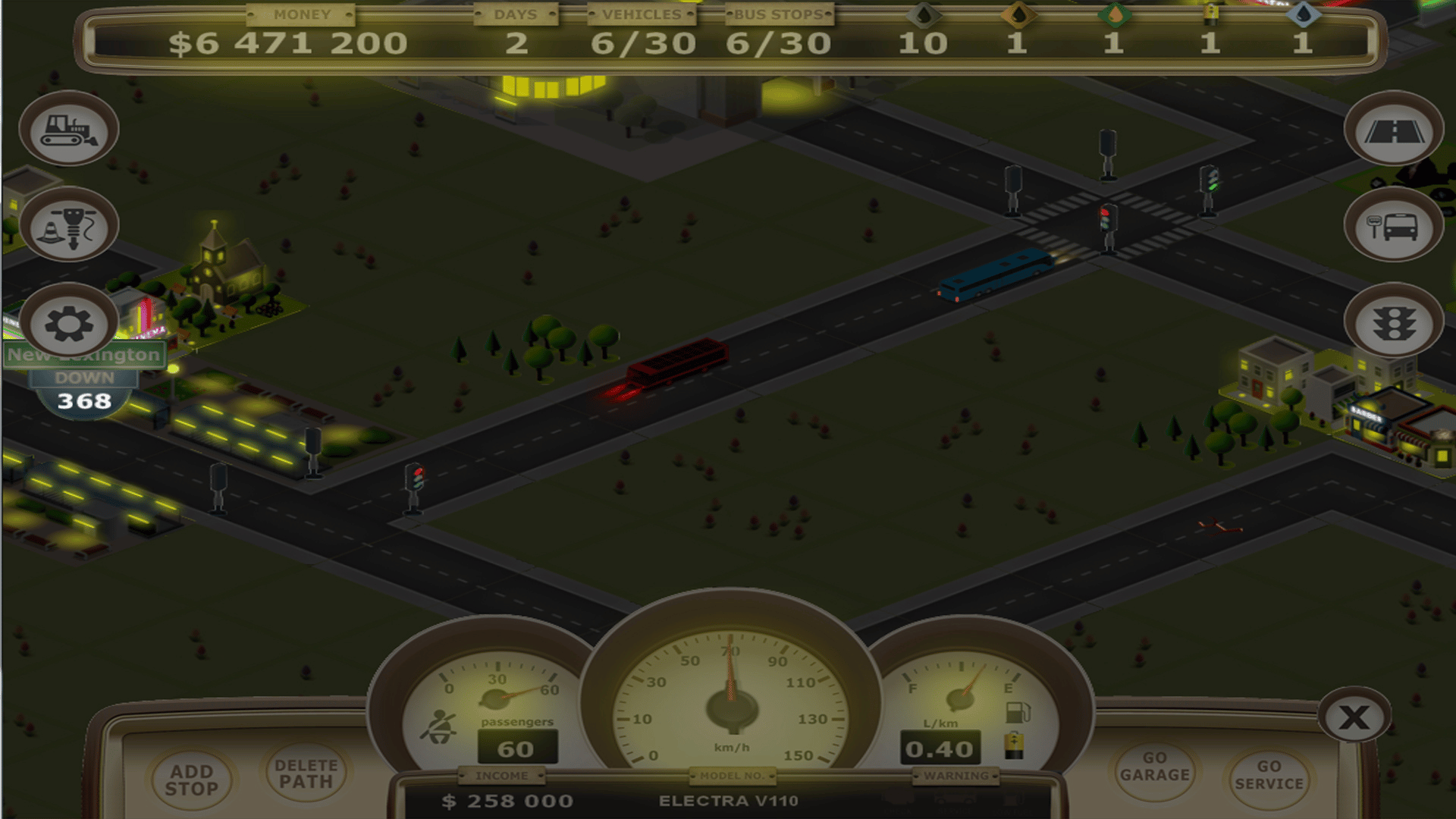
Task: Toggle the blue water-drop diamond resource counter
Action: (1303, 14)
